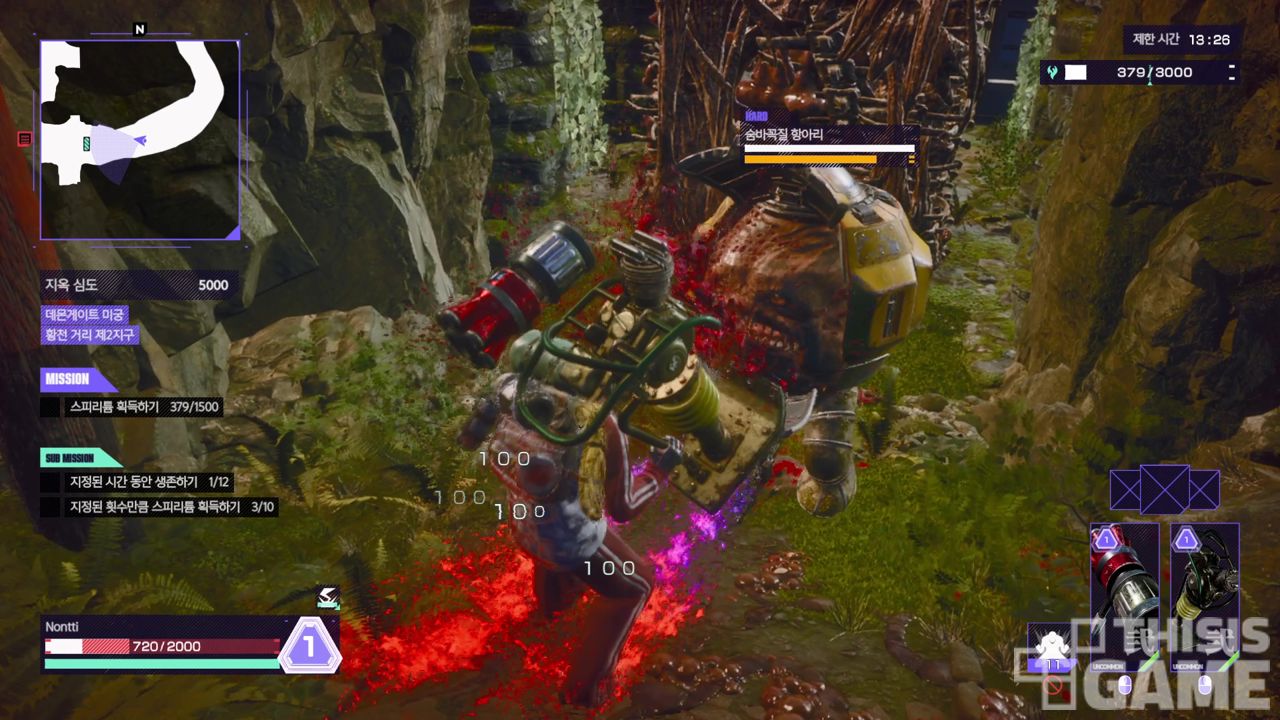1280x720 pixels.
Task: Click the spirilium objective checkbox under MISSION
Action: 50,407
